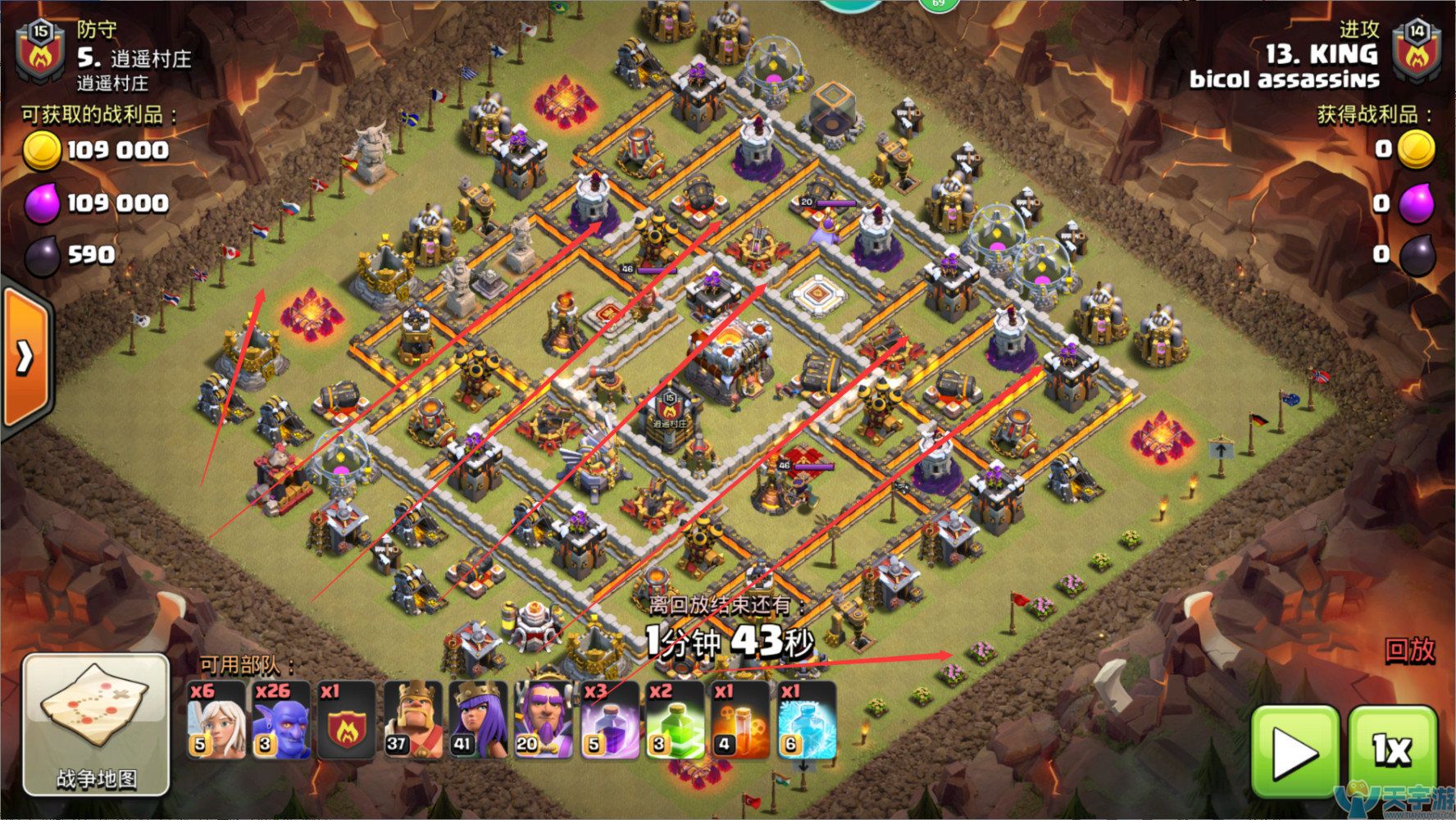Choose the green Jump spell slot
The image size is (1456, 820).
pos(675,720)
